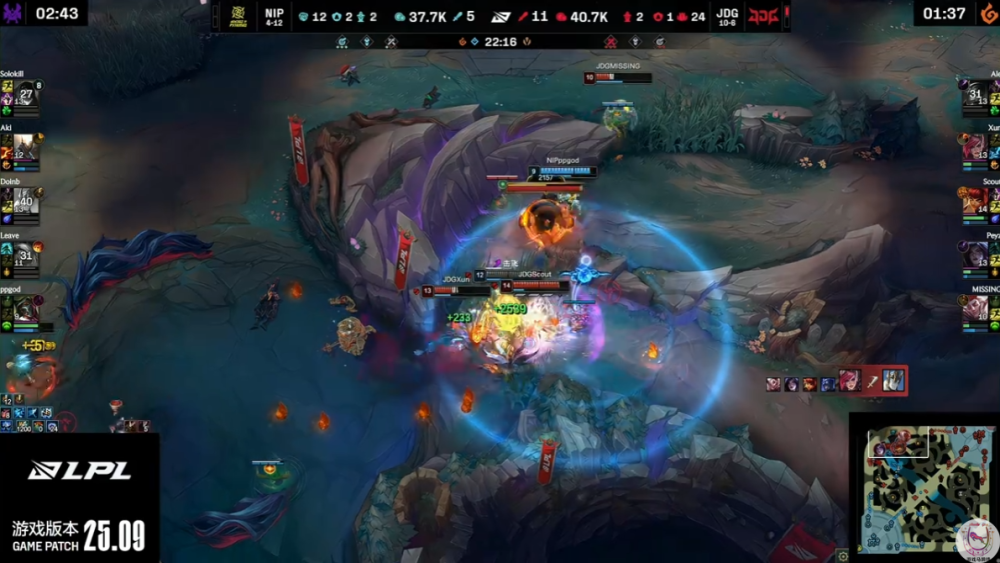Click the killer portrait in the kill feed
This screenshot has width=1000, height=563.
pos(851,381)
